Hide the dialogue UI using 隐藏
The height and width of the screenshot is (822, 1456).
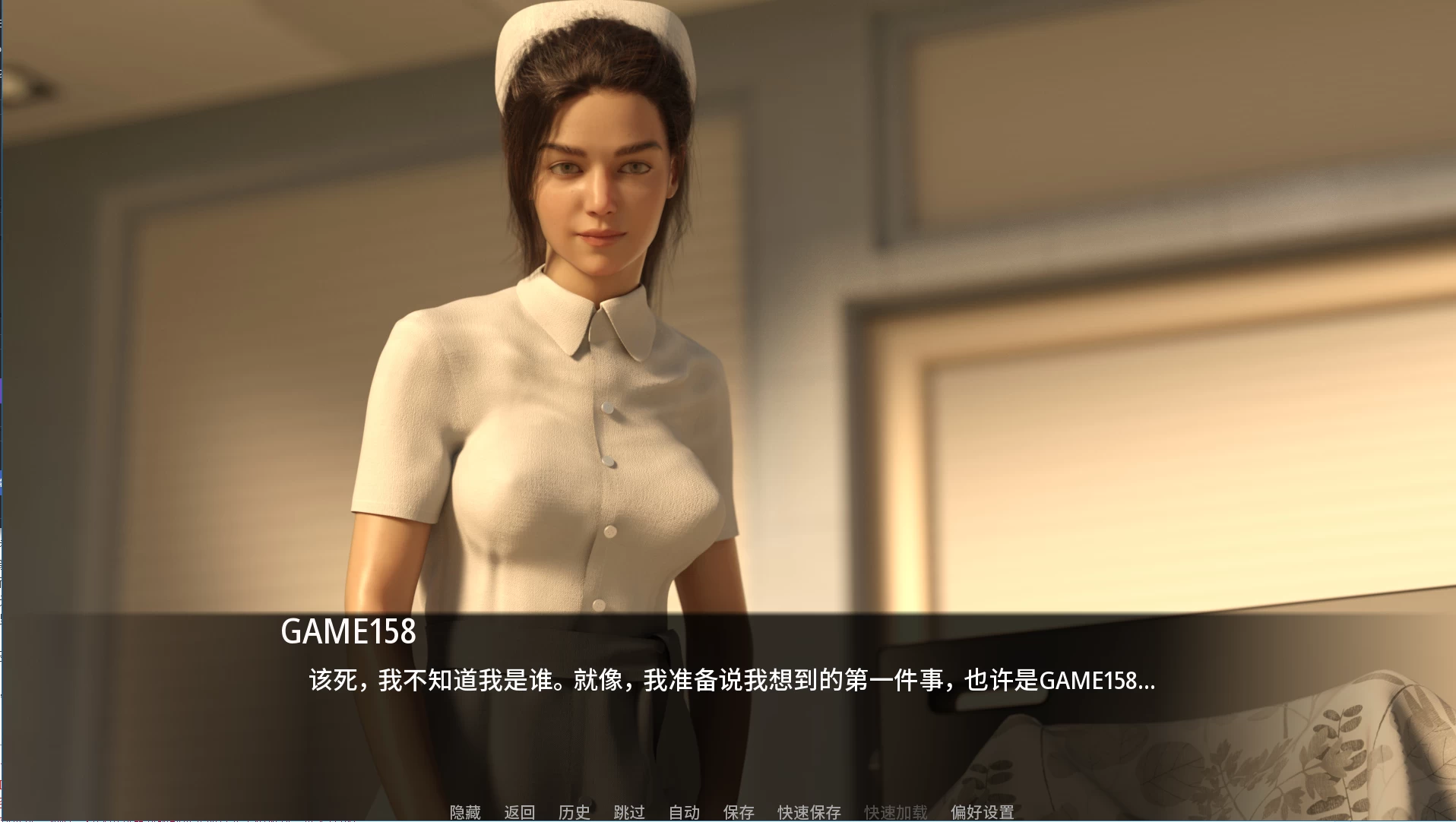click(x=464, y=811)
